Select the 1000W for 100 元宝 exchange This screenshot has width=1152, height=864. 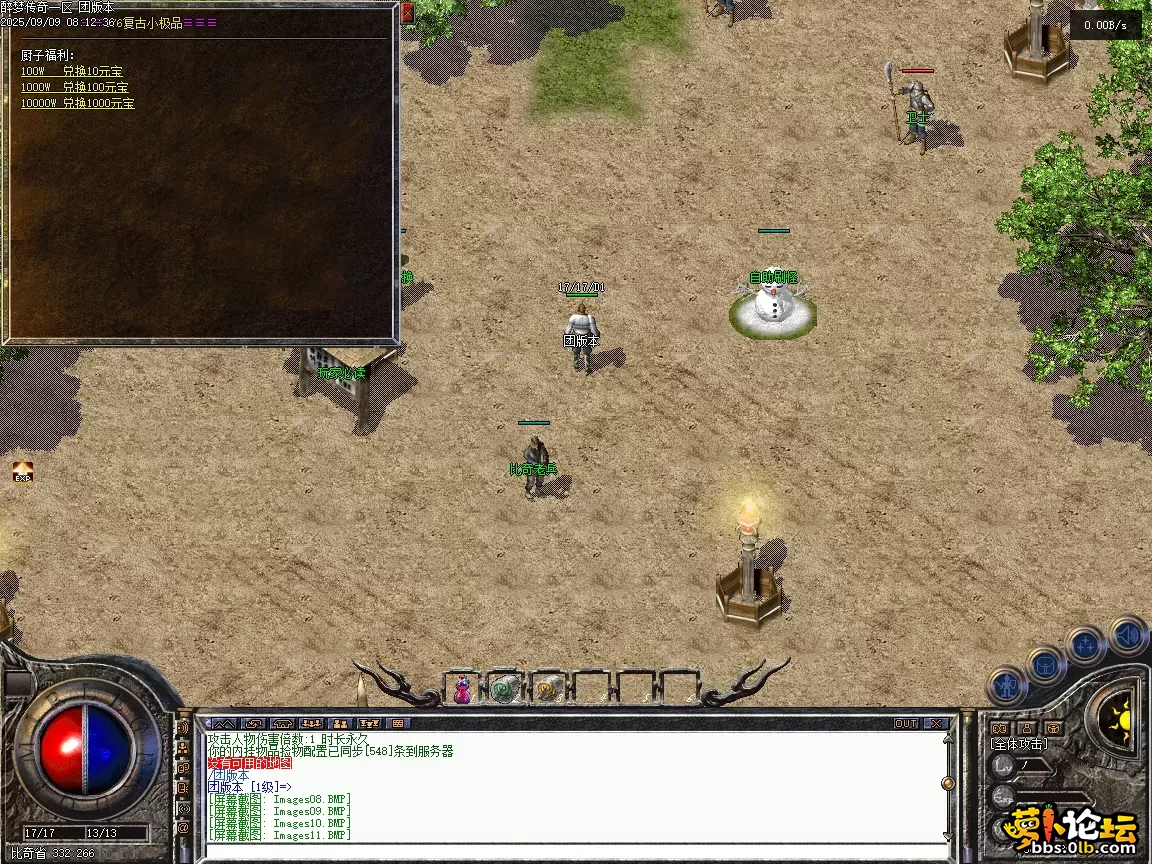(x=74, y=87)
